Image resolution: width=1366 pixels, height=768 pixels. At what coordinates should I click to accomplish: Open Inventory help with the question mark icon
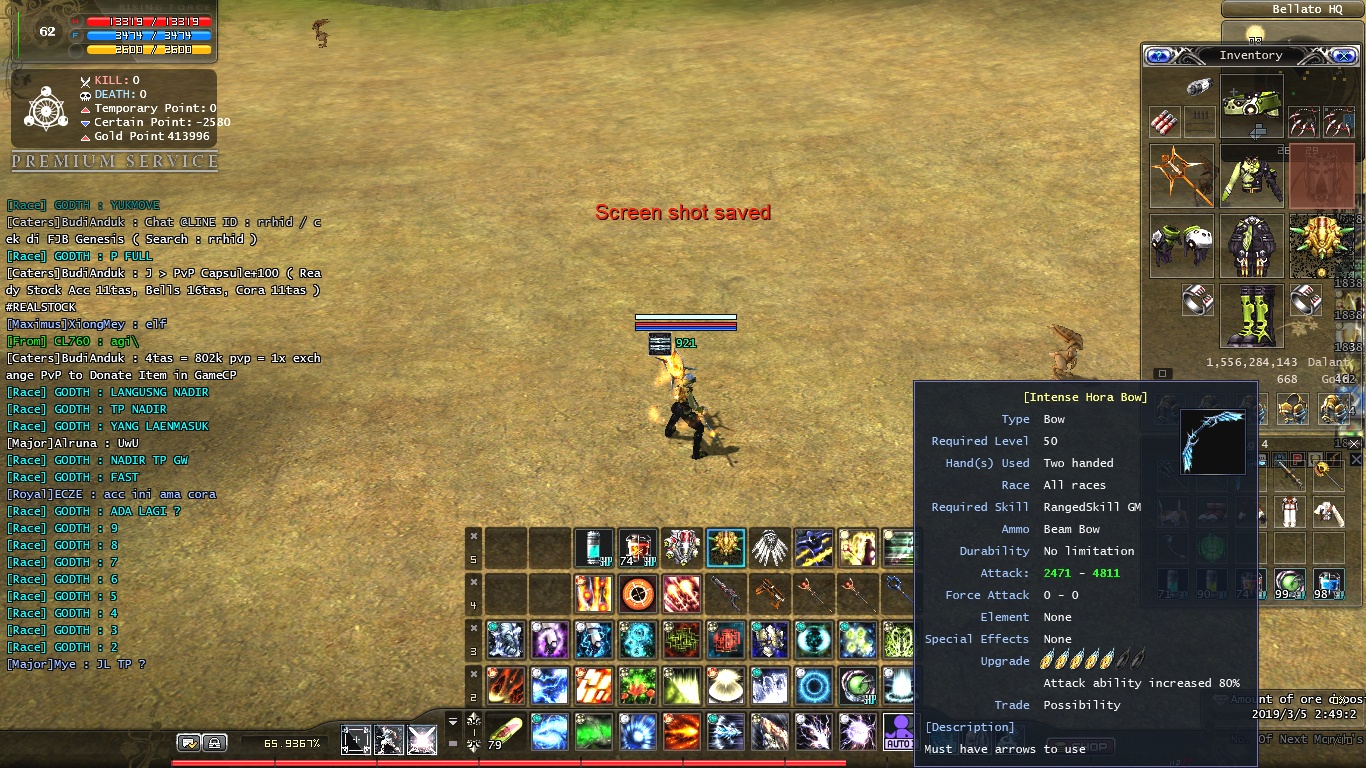click(x=1158, y=55)
